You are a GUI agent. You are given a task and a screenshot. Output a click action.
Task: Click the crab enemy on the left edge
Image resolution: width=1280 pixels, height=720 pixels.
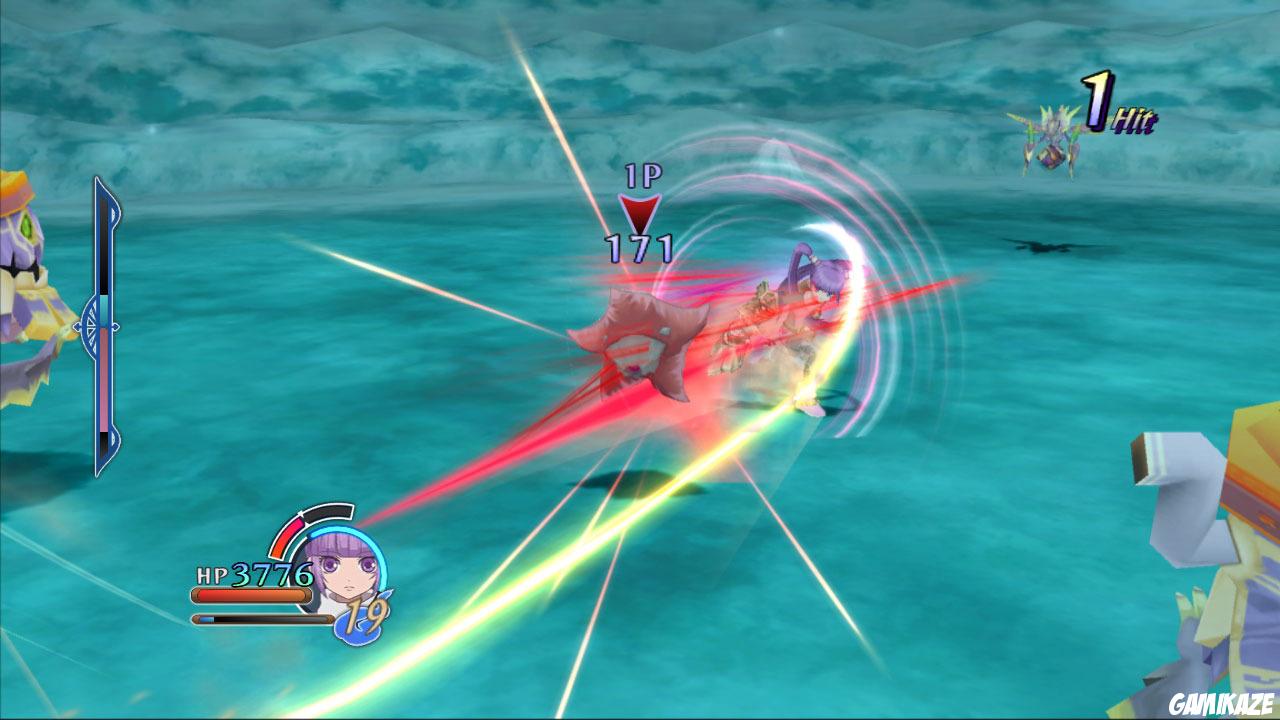click(x=25, y=270)
